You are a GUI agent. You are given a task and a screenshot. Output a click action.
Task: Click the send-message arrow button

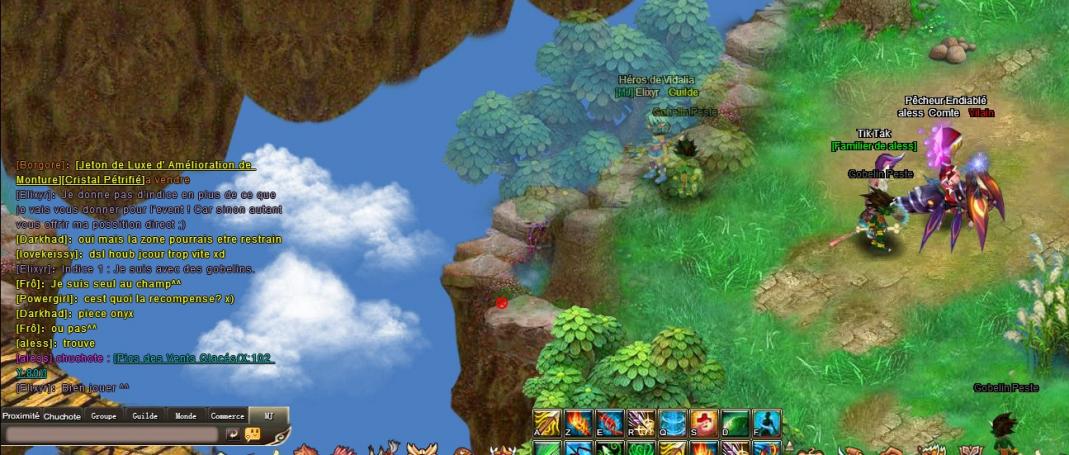(232, 435)
